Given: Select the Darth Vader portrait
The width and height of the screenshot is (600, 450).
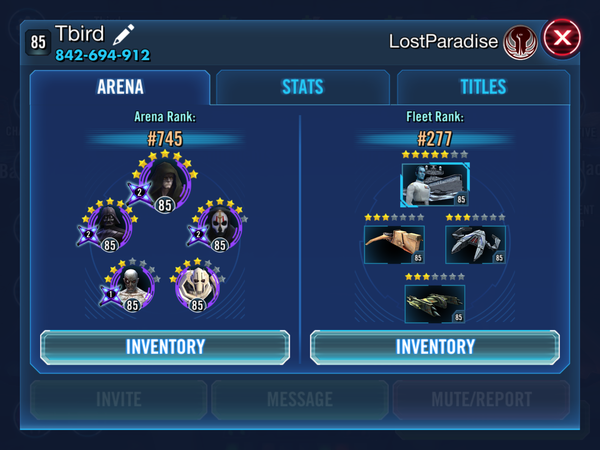Looking at the screenshot, I should [x=109, y=228].
